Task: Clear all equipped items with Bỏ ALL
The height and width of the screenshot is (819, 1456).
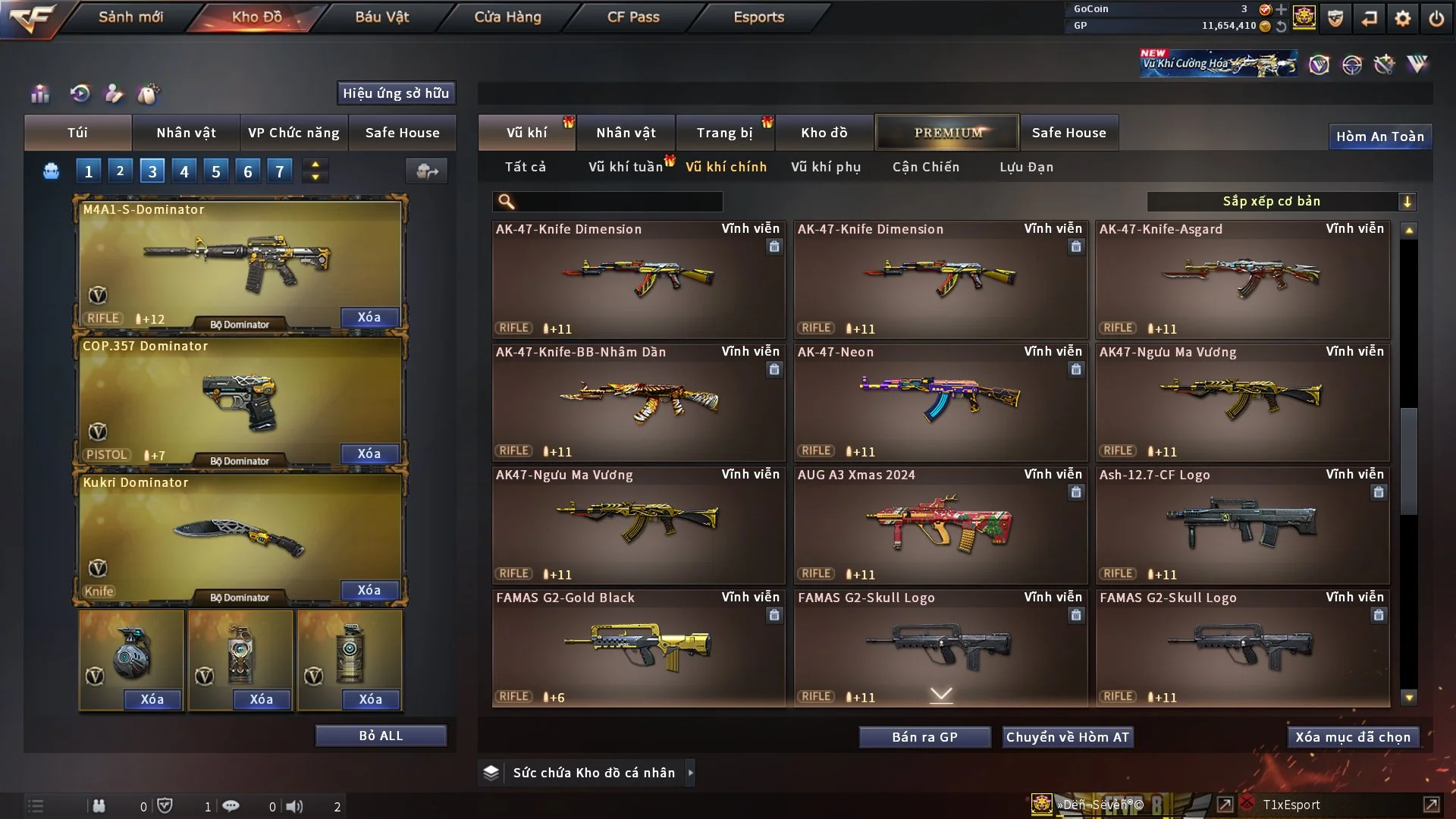Action: pyautogui.click(x=381, y=736)
